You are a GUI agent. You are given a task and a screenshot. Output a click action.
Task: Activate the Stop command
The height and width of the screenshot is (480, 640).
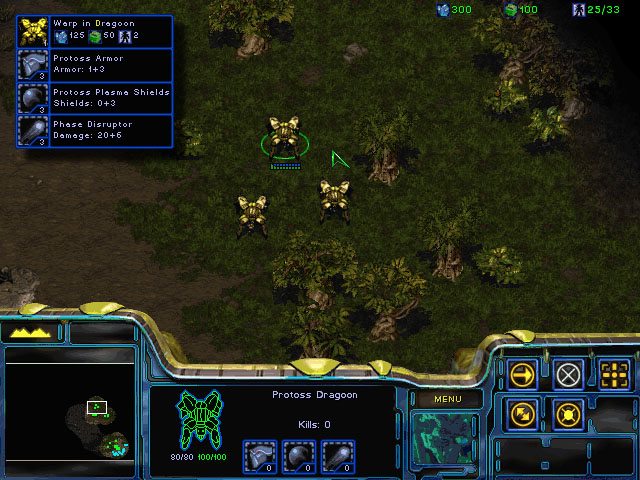pos(569,374)
